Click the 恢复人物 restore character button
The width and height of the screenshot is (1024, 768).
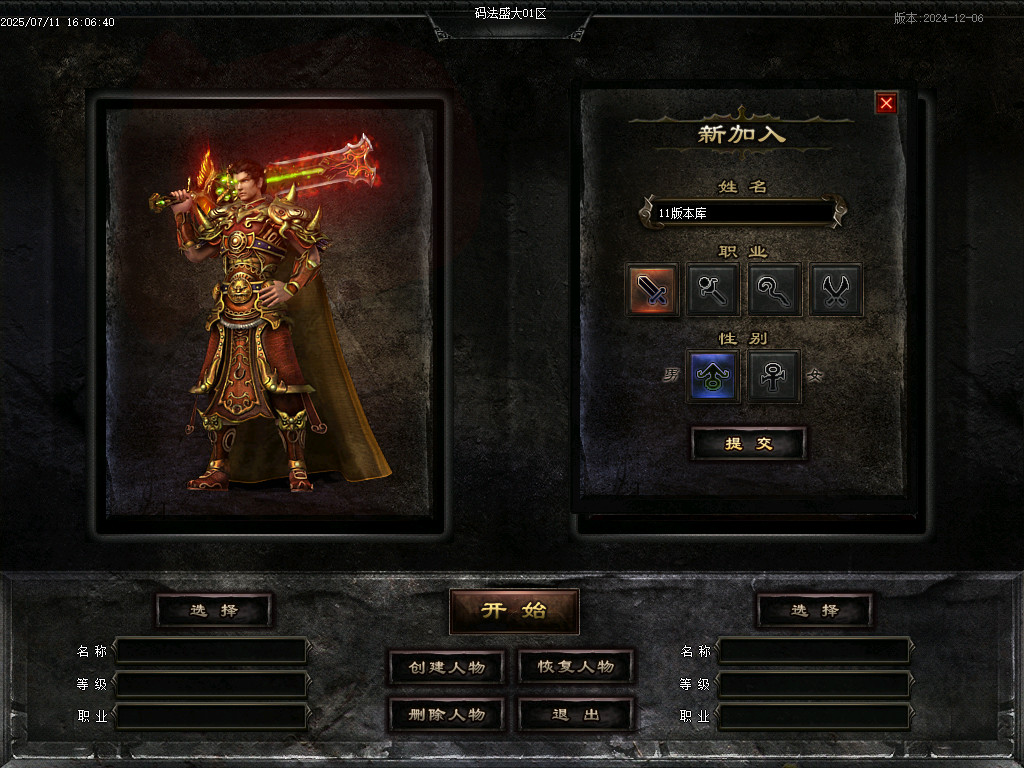(x=576, y=667)
